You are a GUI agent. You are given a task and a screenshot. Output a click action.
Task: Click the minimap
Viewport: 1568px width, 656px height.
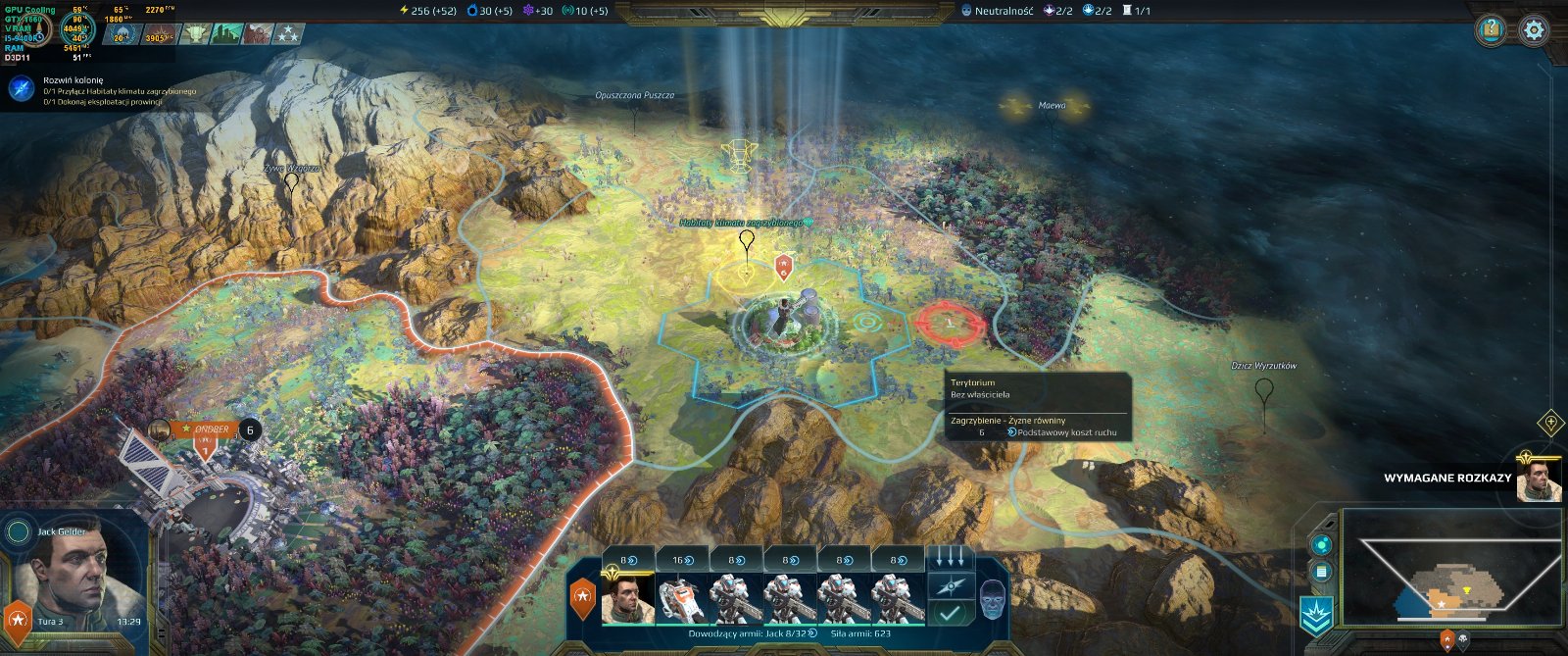(x=1450, y=569)
